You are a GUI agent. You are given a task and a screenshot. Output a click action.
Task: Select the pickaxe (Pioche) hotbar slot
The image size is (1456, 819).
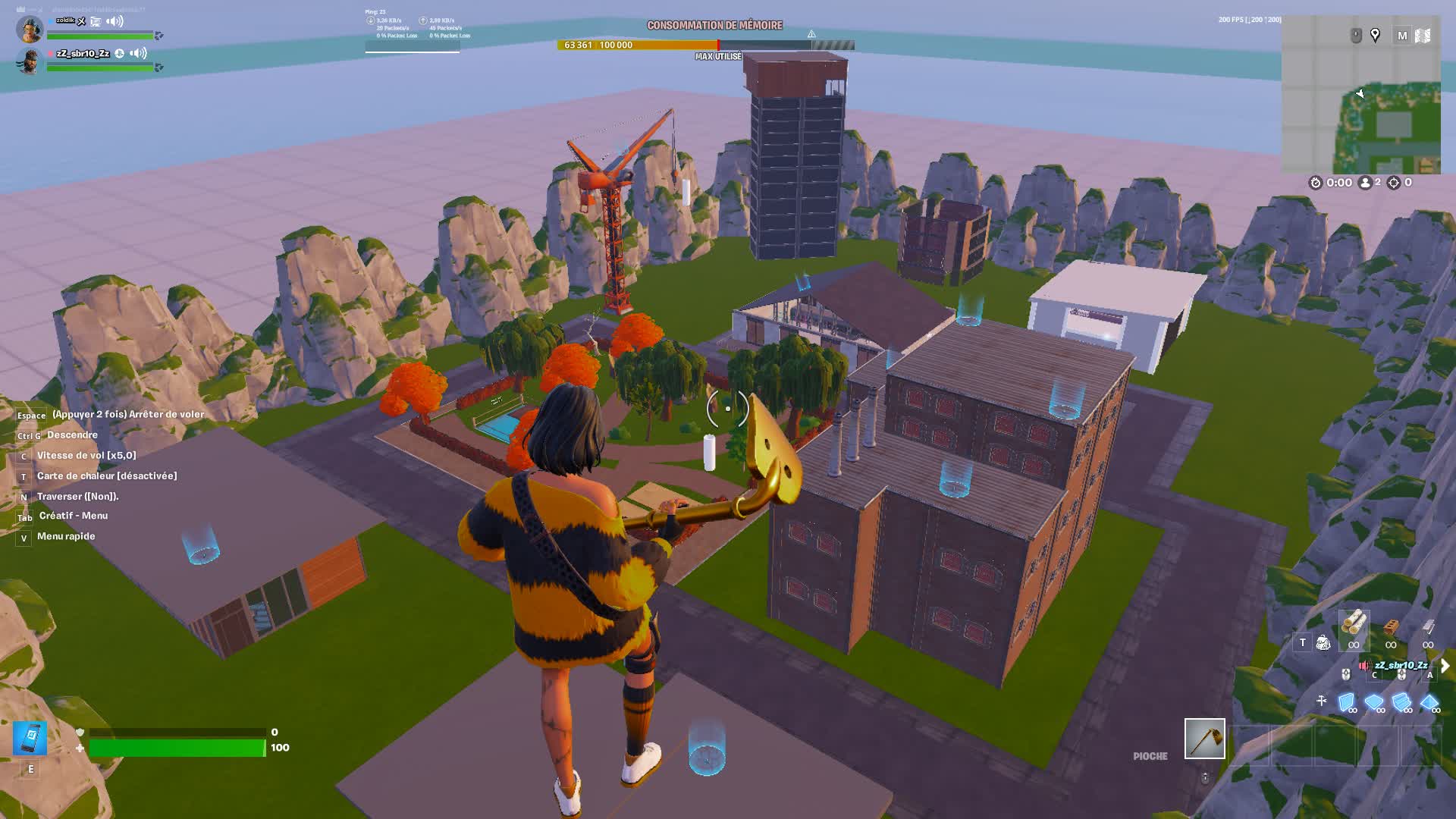coord(1204,739)
